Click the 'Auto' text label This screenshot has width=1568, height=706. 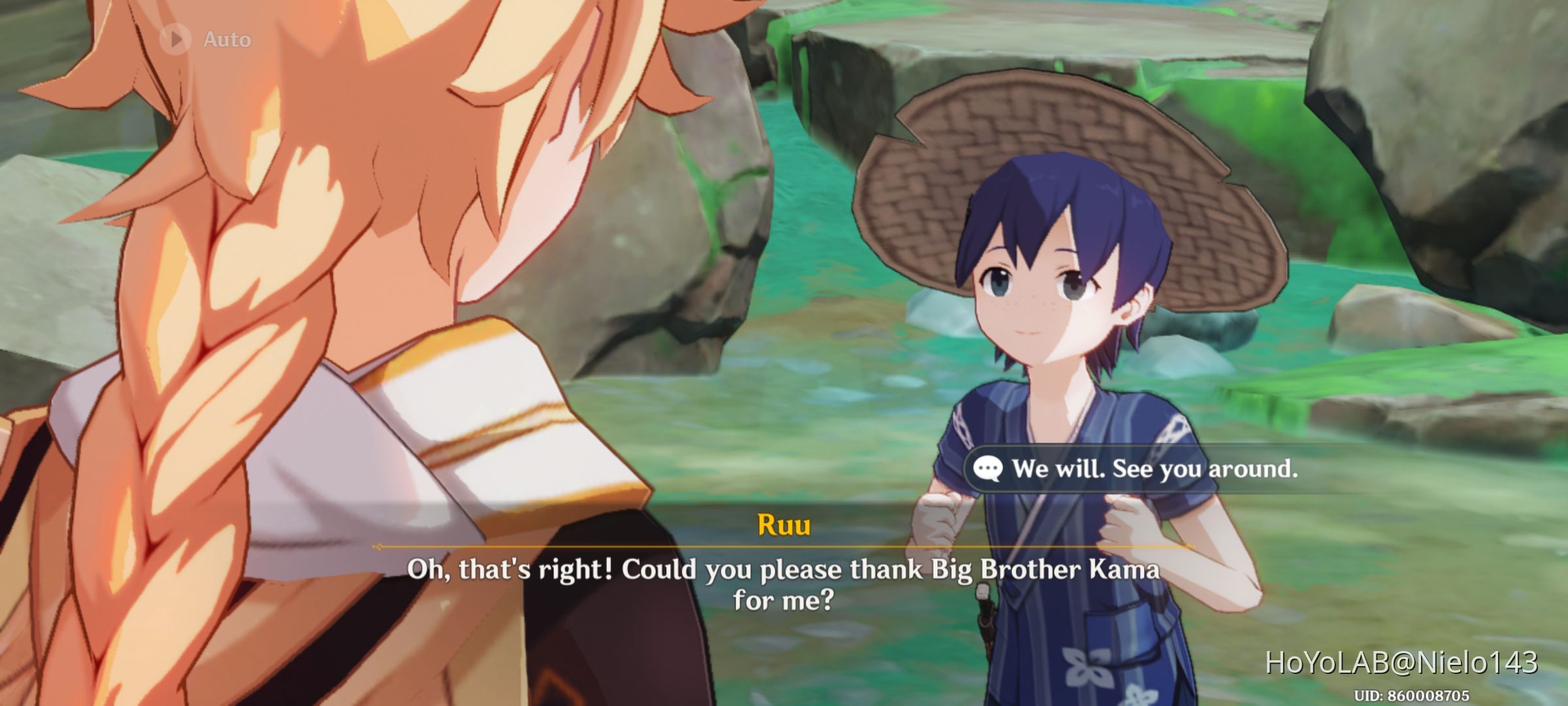point(225,38)
